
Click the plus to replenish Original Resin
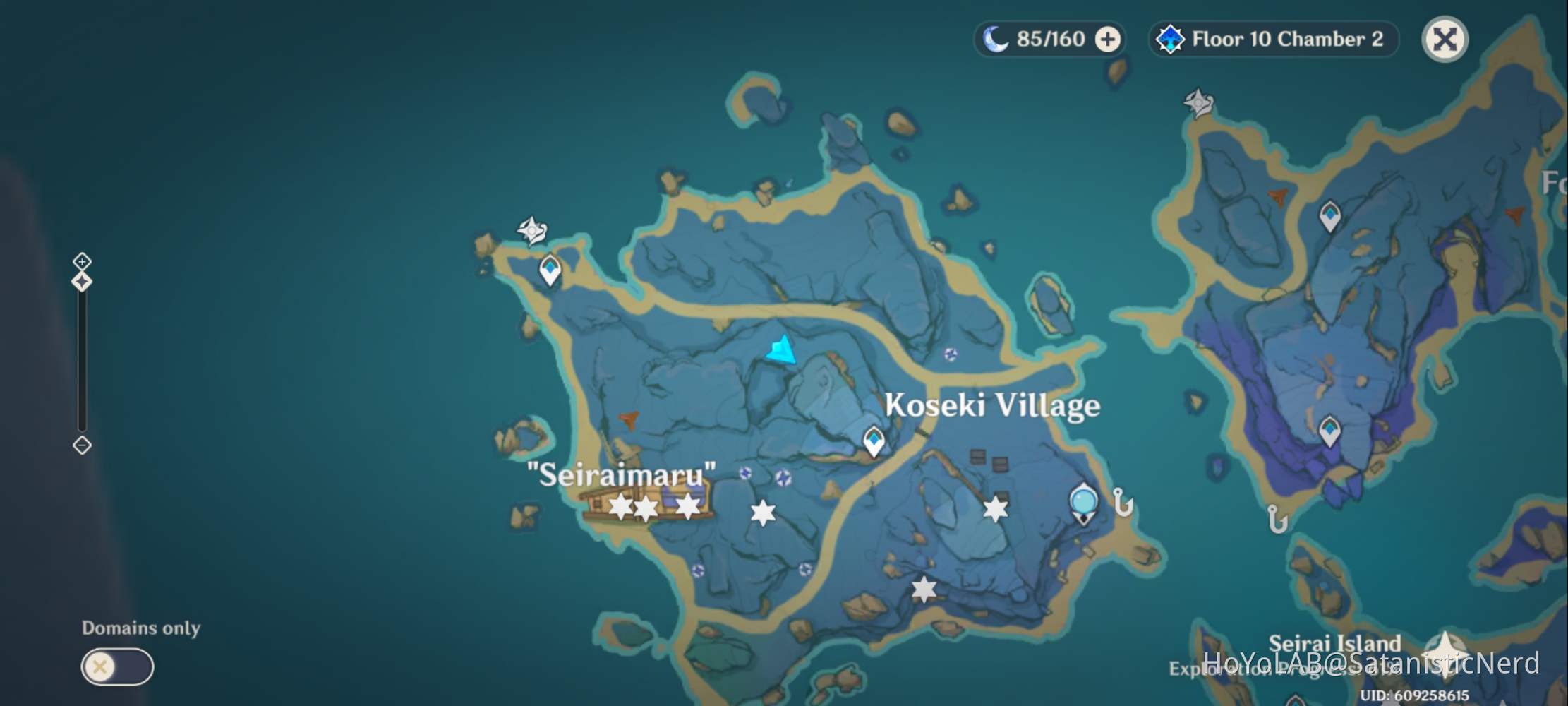[x=1106, y=39]
